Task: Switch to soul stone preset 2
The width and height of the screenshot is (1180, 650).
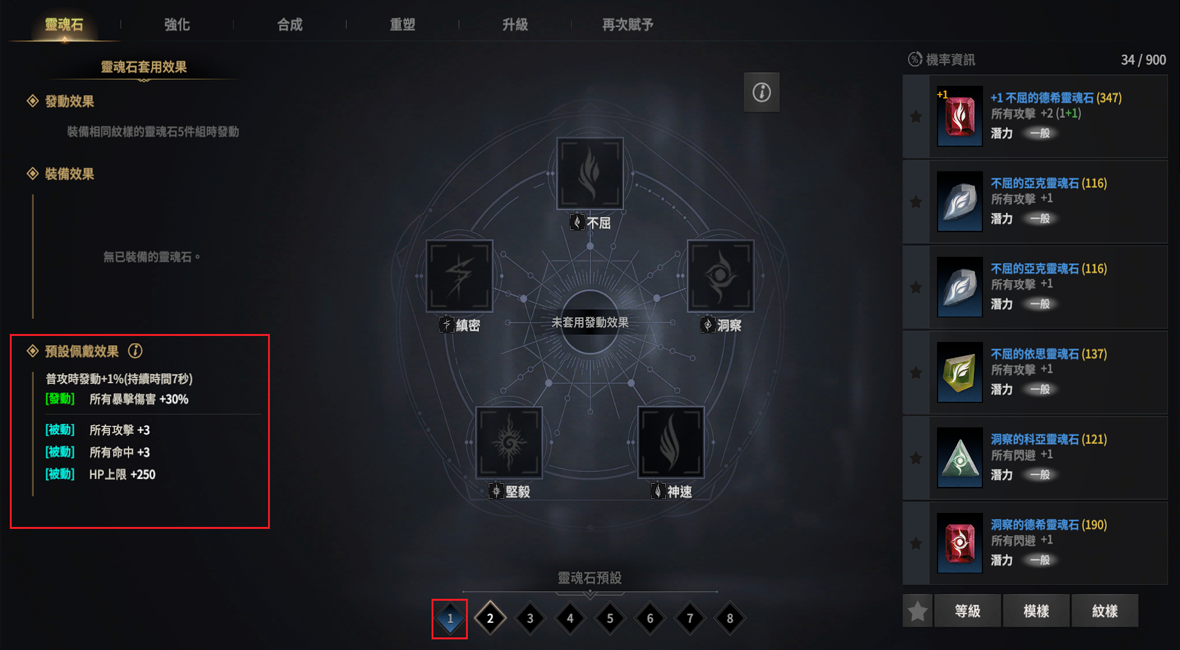Action: [490, 618]
